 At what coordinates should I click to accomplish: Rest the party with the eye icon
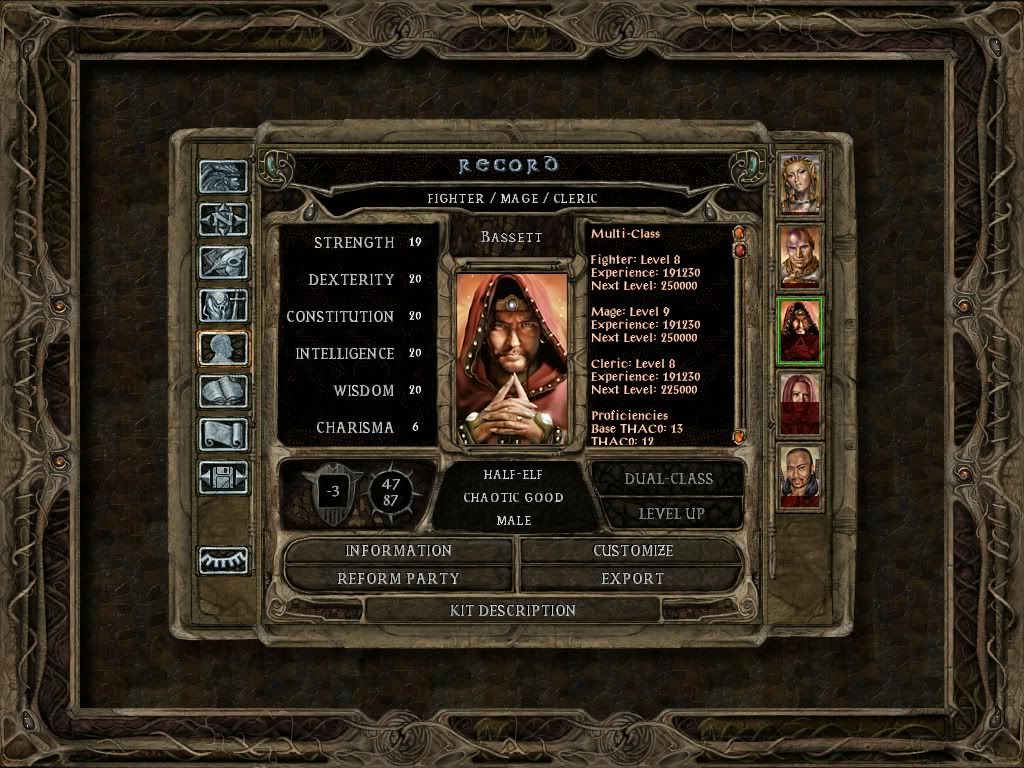pos(223,561)
